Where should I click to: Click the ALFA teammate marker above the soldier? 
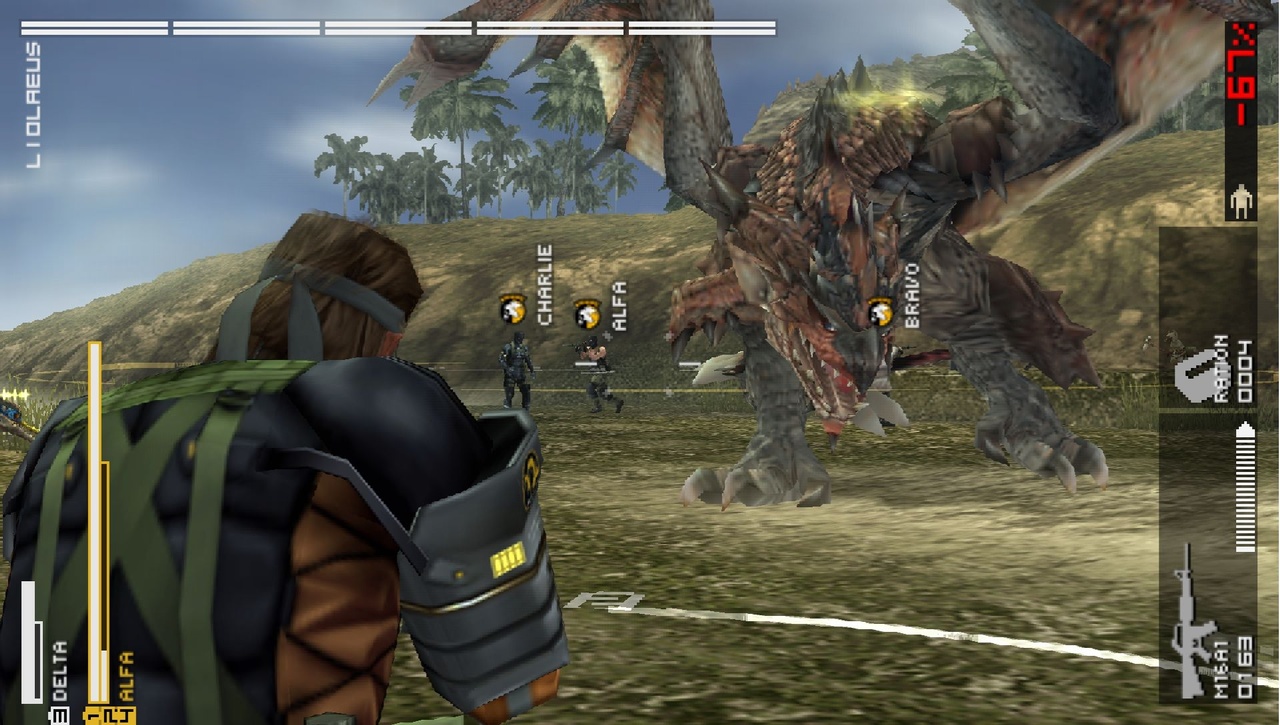(x=586, y=315)
